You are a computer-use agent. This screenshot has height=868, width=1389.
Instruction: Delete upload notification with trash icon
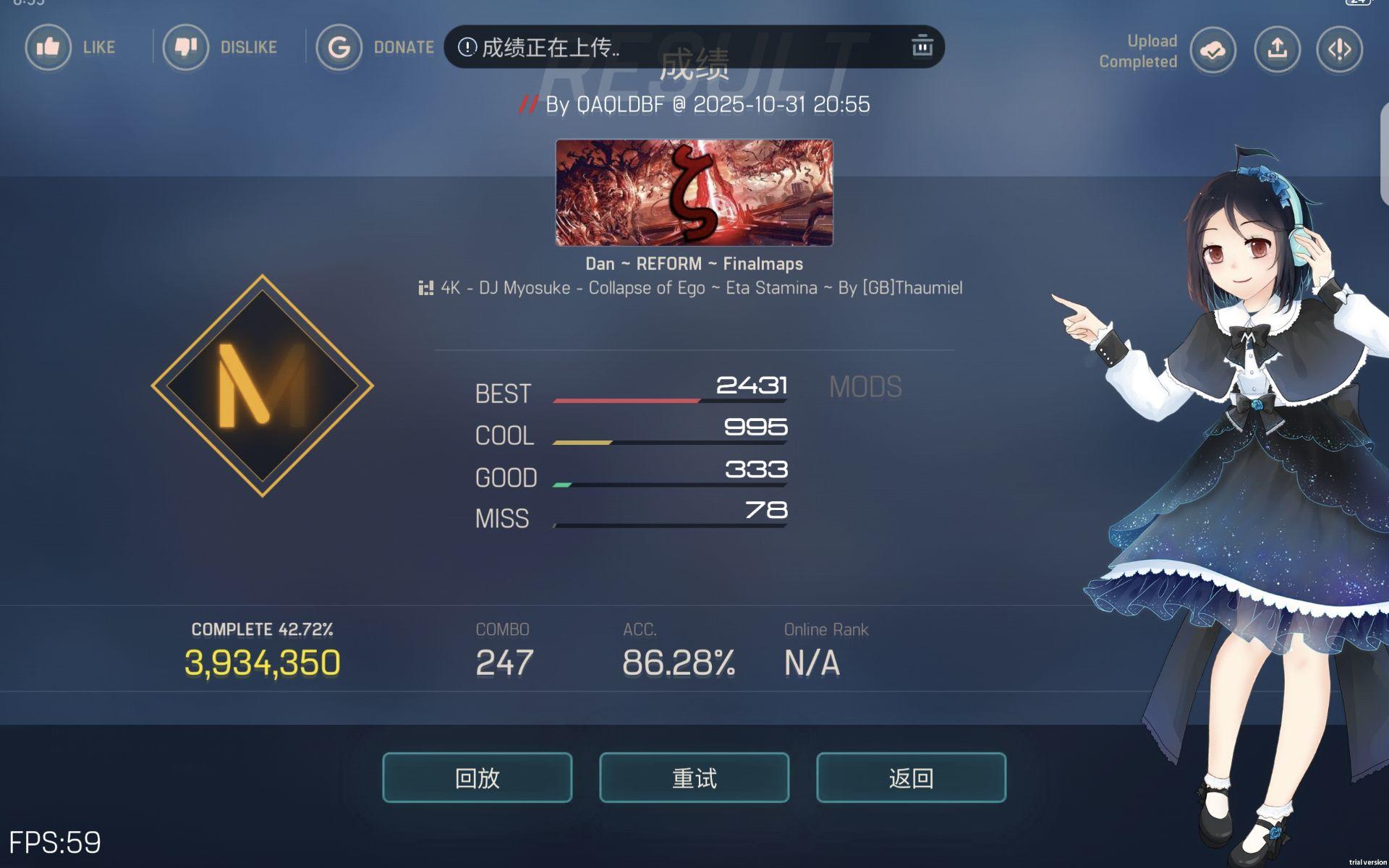[921, 46]
